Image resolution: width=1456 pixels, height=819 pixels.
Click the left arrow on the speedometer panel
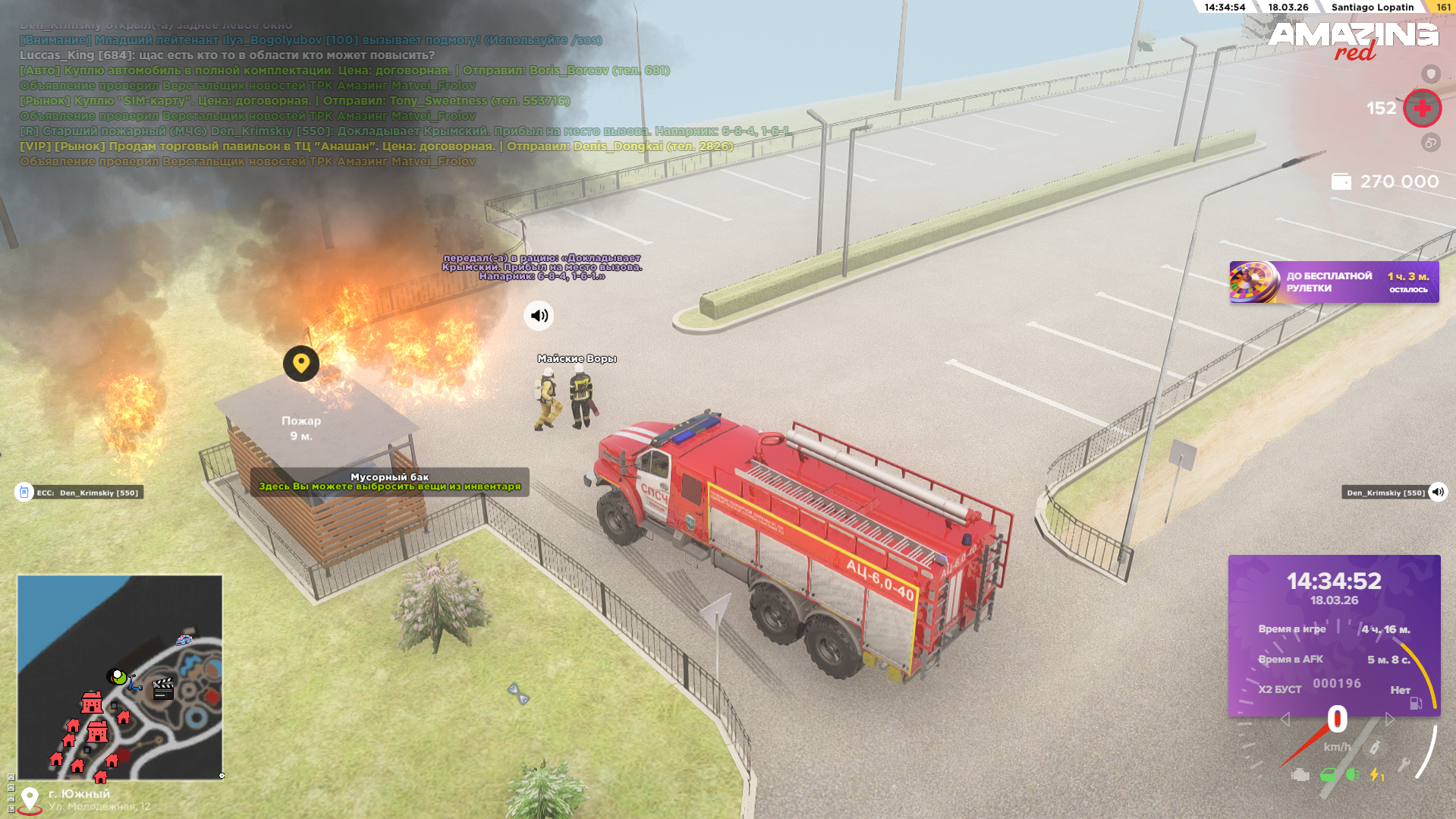pos(1285,719)
